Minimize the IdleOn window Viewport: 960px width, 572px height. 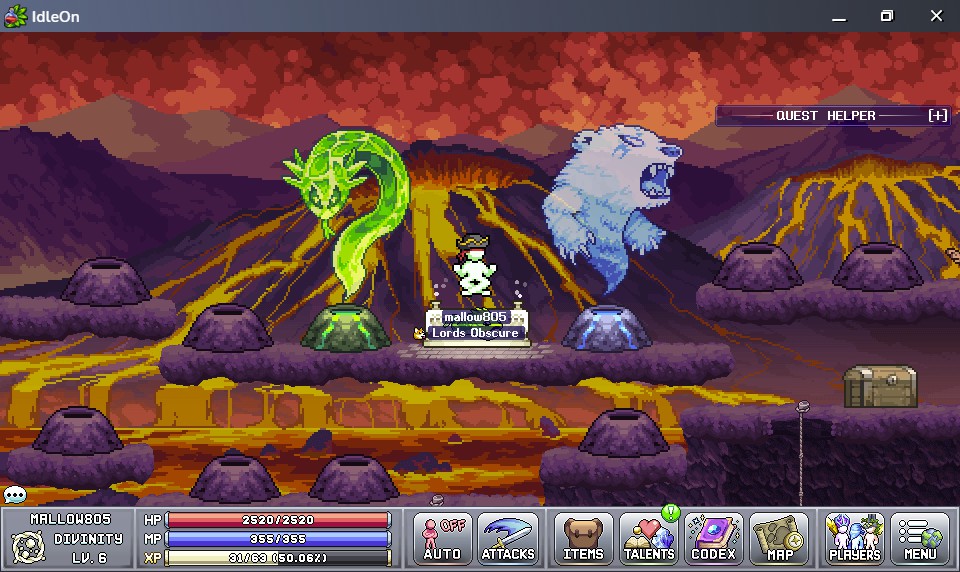tap(838, 16)
